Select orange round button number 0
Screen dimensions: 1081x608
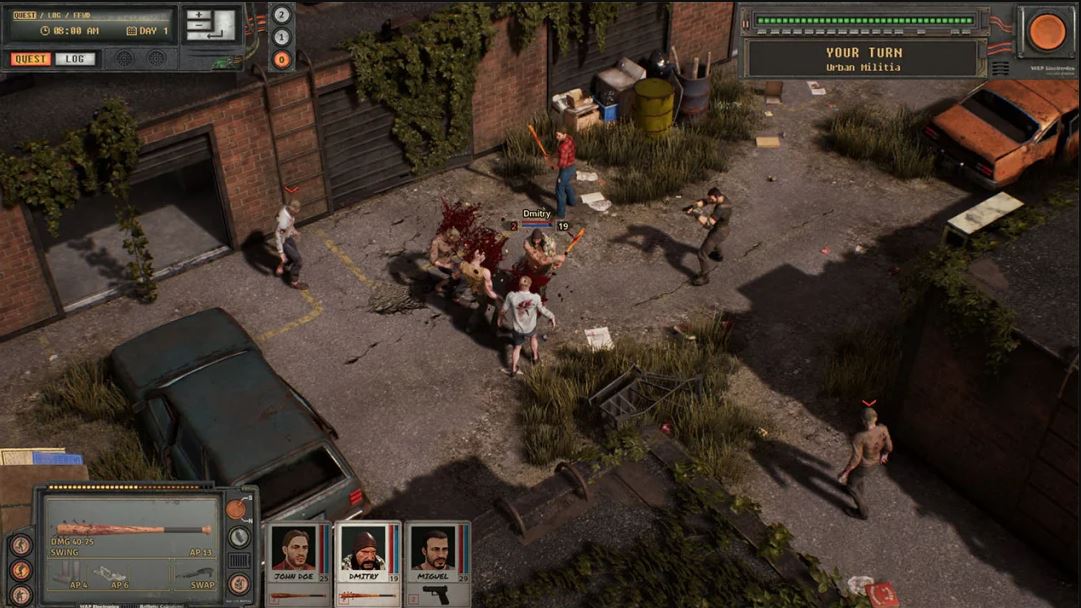coord(282,59)
